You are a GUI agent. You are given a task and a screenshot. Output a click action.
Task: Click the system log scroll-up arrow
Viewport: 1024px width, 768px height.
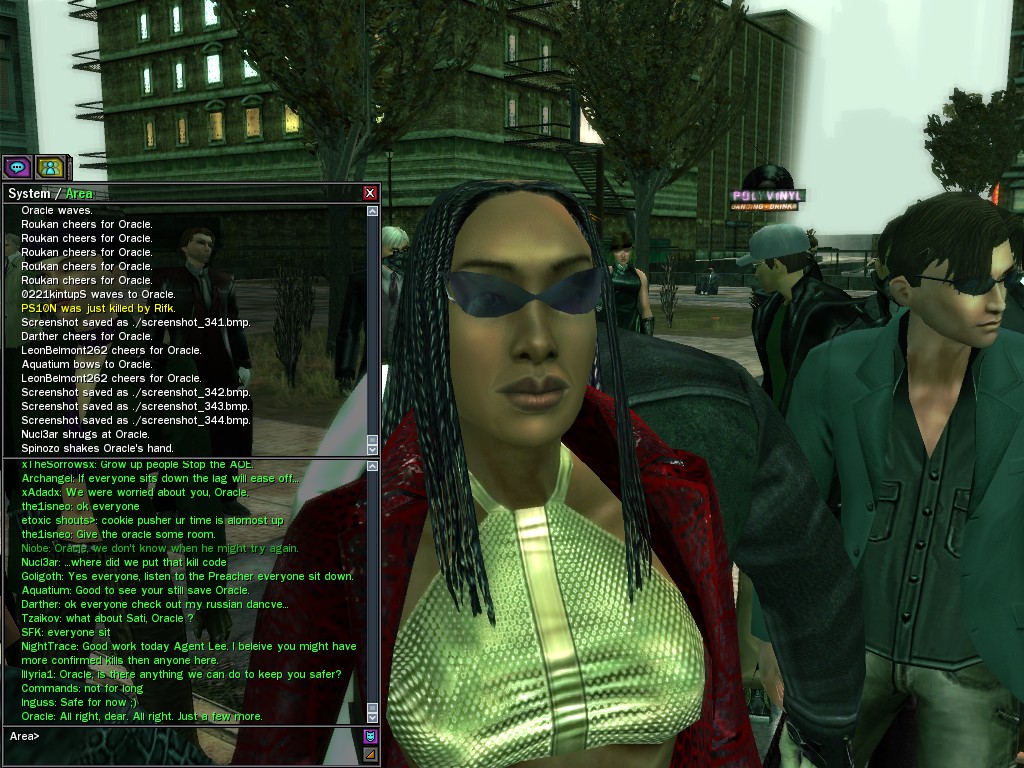click(x=372, y=211)
